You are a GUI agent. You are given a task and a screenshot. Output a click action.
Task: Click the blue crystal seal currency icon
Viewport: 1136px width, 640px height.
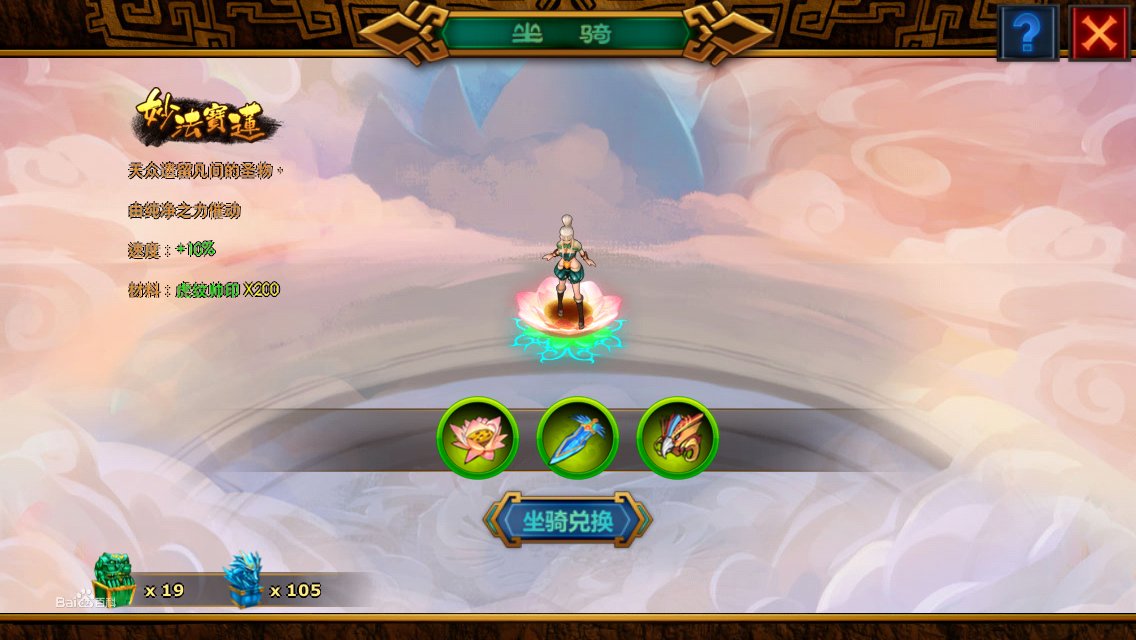pyautogui.click(x=242, y=580)
